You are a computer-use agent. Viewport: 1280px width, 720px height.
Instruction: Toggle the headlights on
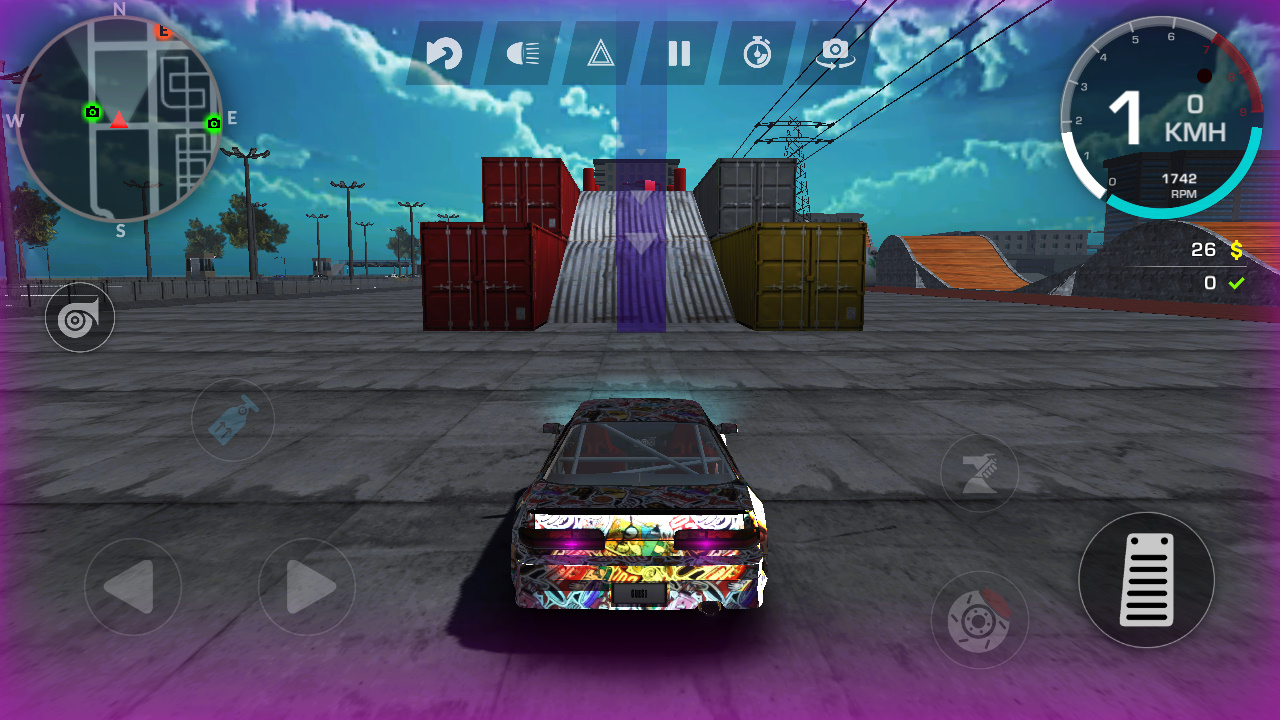click(x=522, y=55)
